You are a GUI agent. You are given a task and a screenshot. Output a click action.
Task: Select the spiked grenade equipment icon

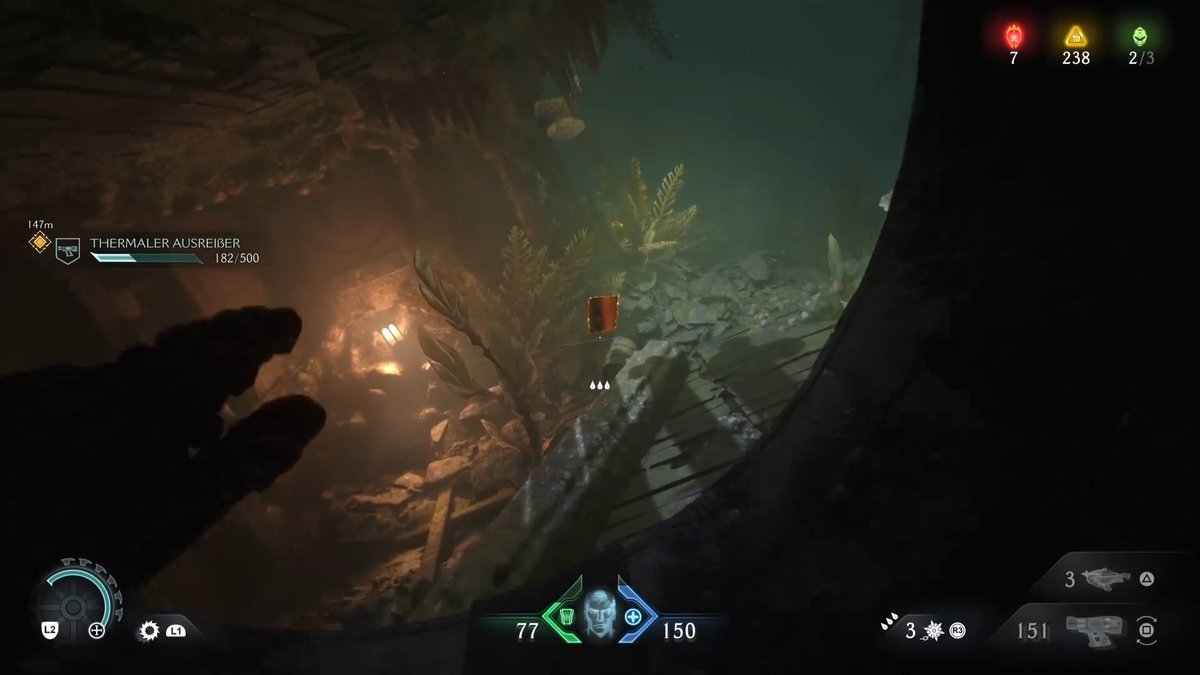[934, 631]
